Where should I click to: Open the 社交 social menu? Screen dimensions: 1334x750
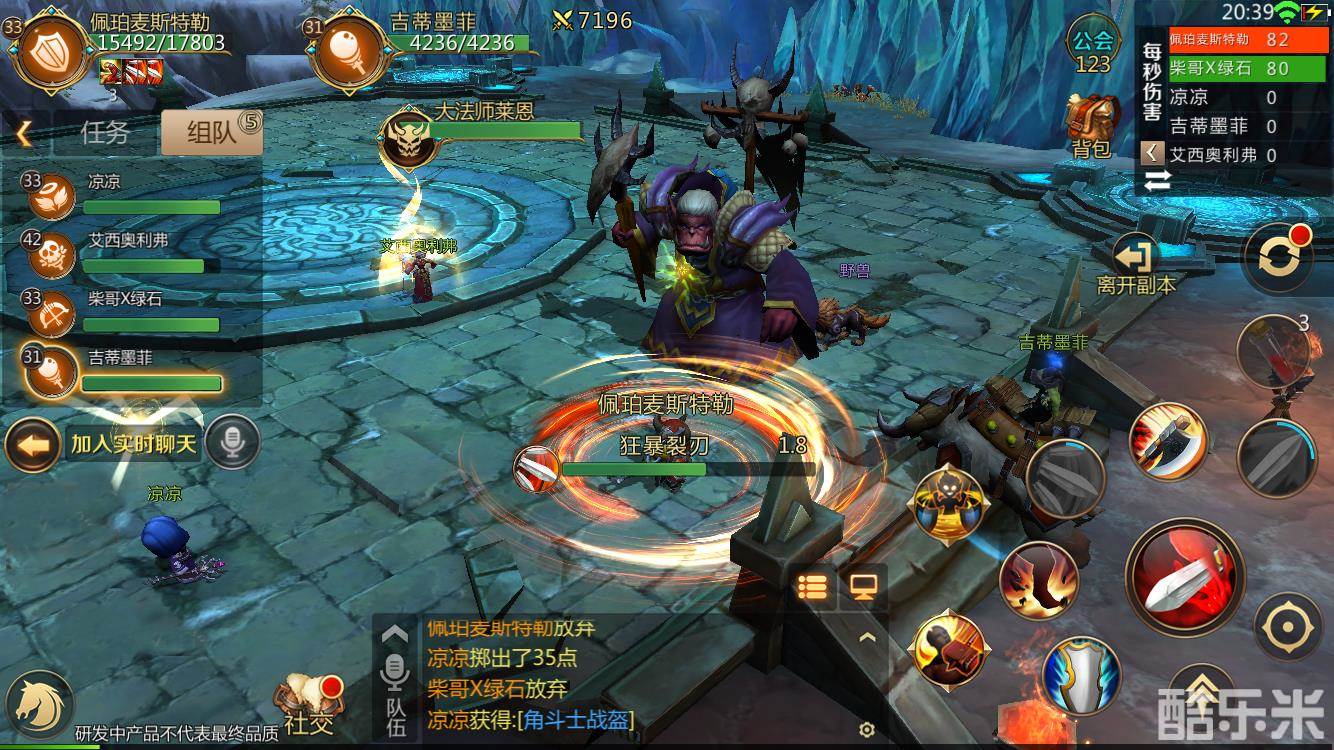(x=308, y=703)
